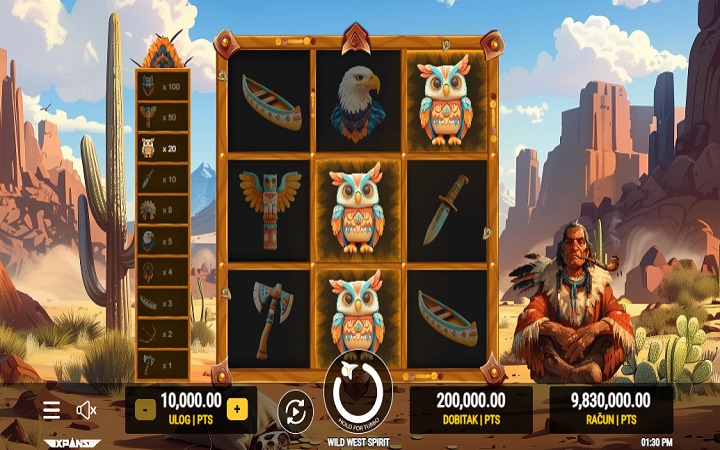Viewport: 720px width, 450px height.
Task: Activate the autoplay circular arrows button
Action: pyautogui.click(x=295, y=409)
